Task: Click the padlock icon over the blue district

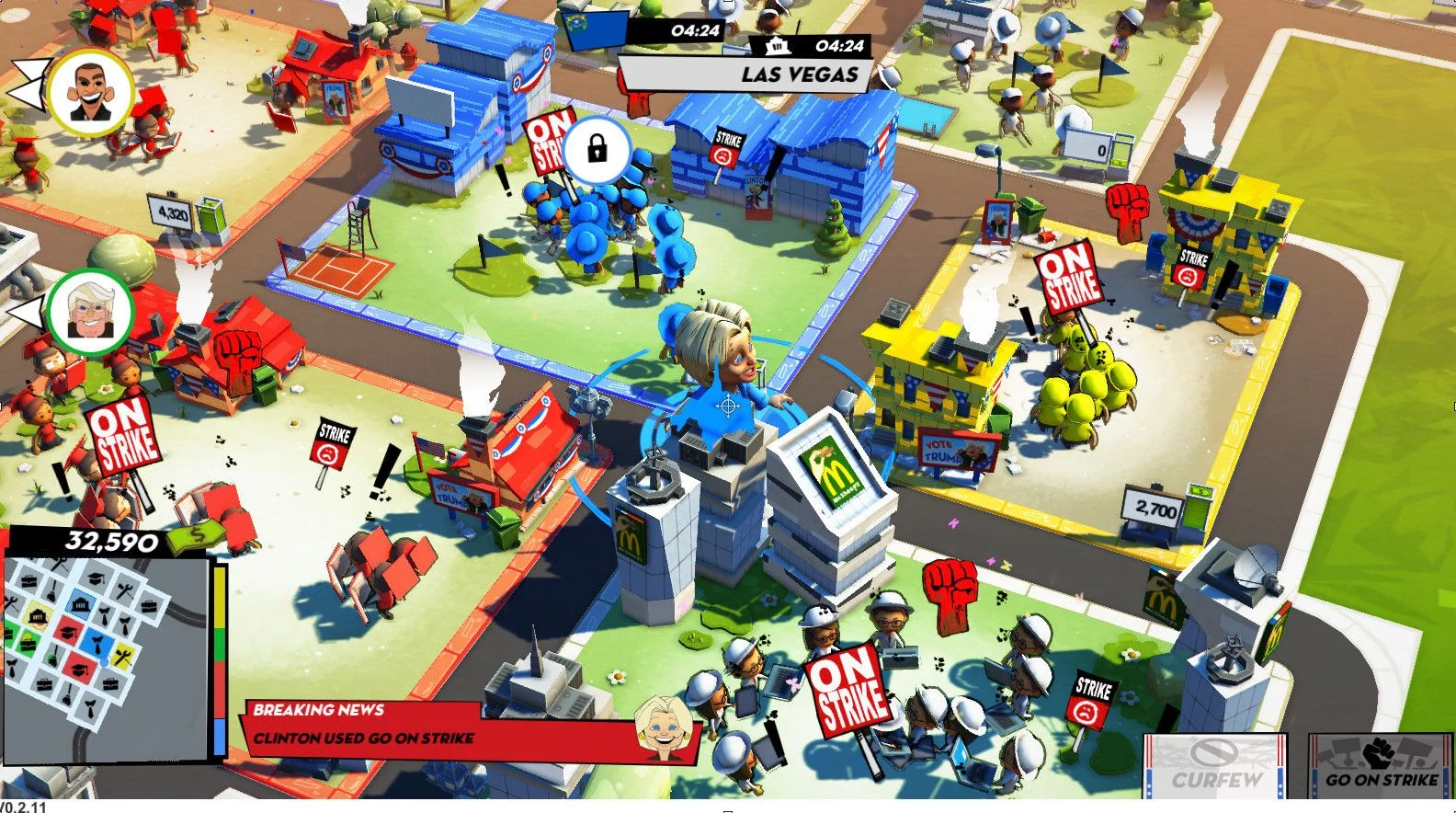Action: coord(597,148)
